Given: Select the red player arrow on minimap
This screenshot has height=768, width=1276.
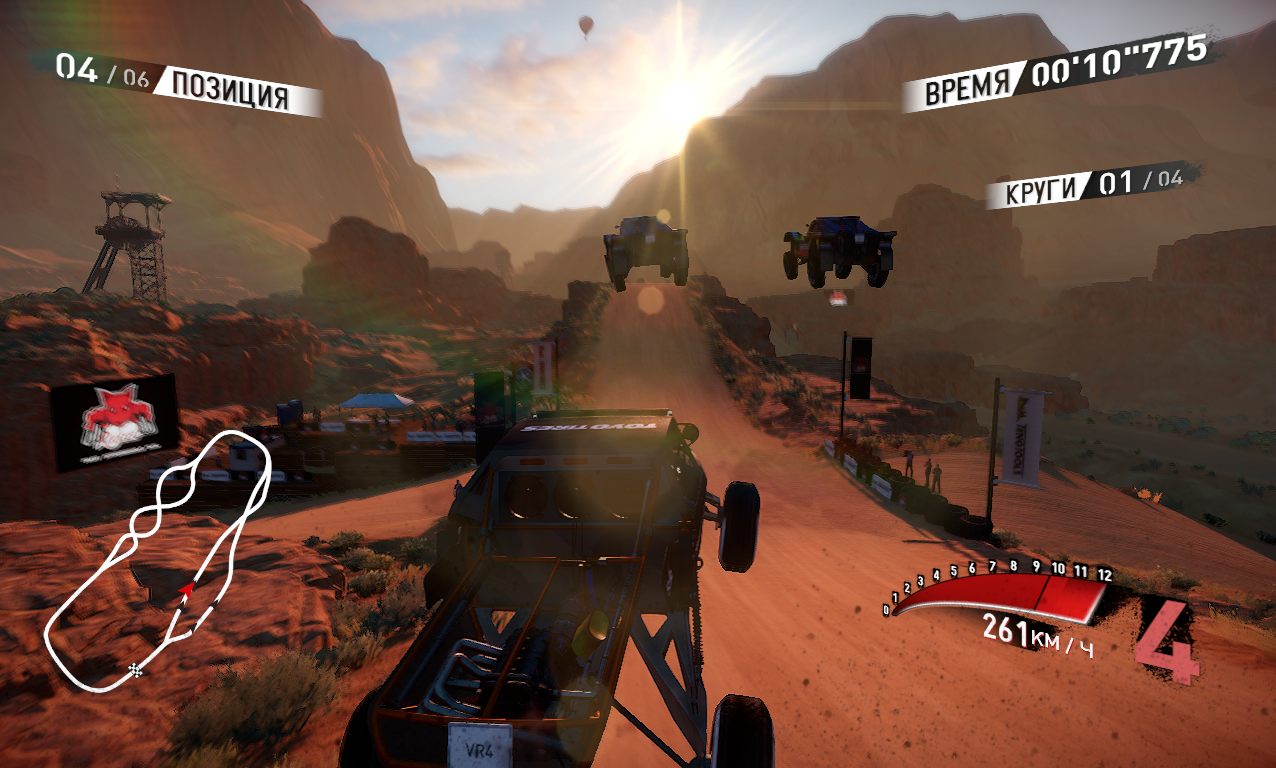Looking at the screenshot, I should pyautogui.click(x=185, y=592).
